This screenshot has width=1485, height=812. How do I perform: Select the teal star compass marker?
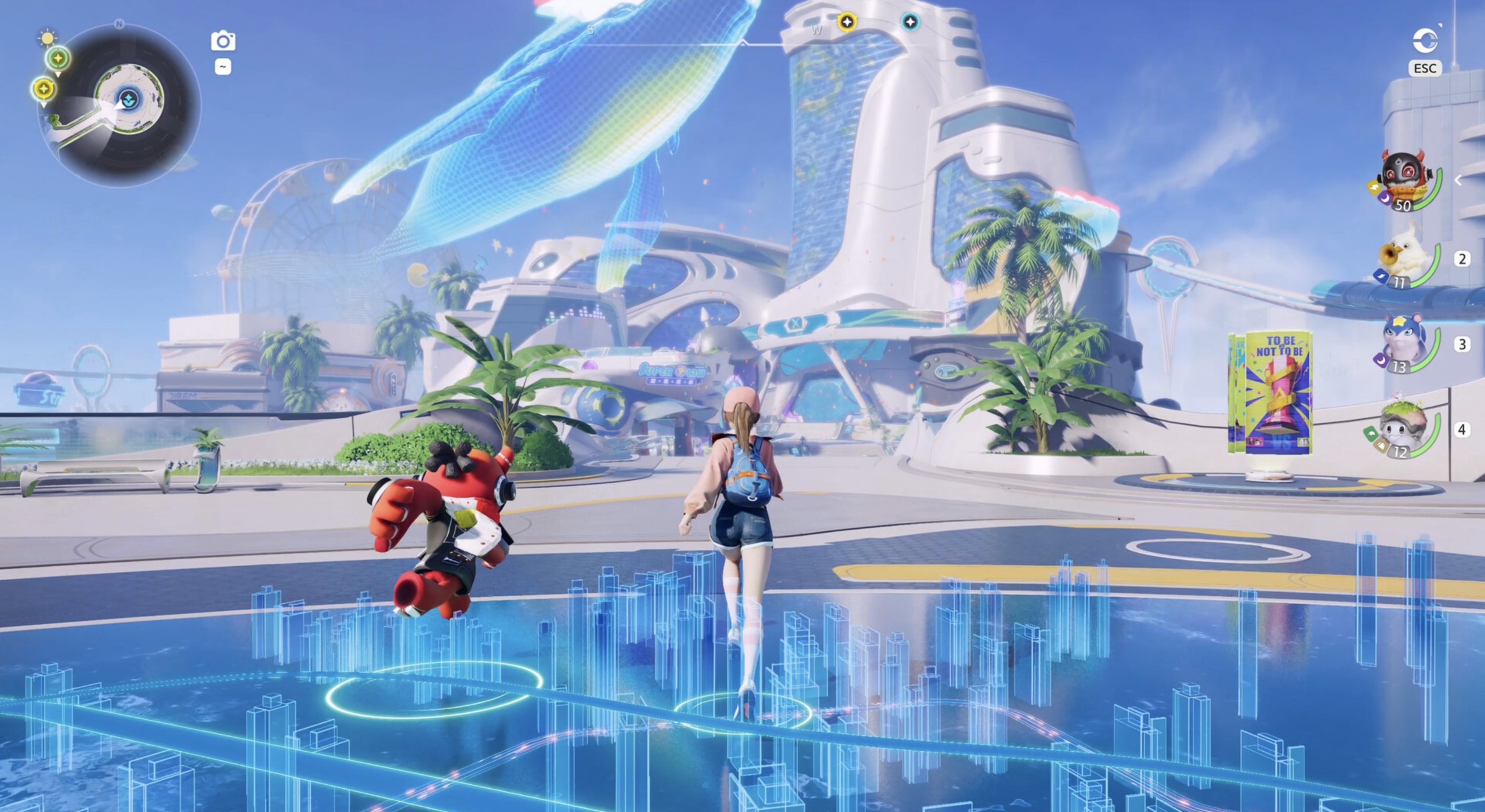910,22
